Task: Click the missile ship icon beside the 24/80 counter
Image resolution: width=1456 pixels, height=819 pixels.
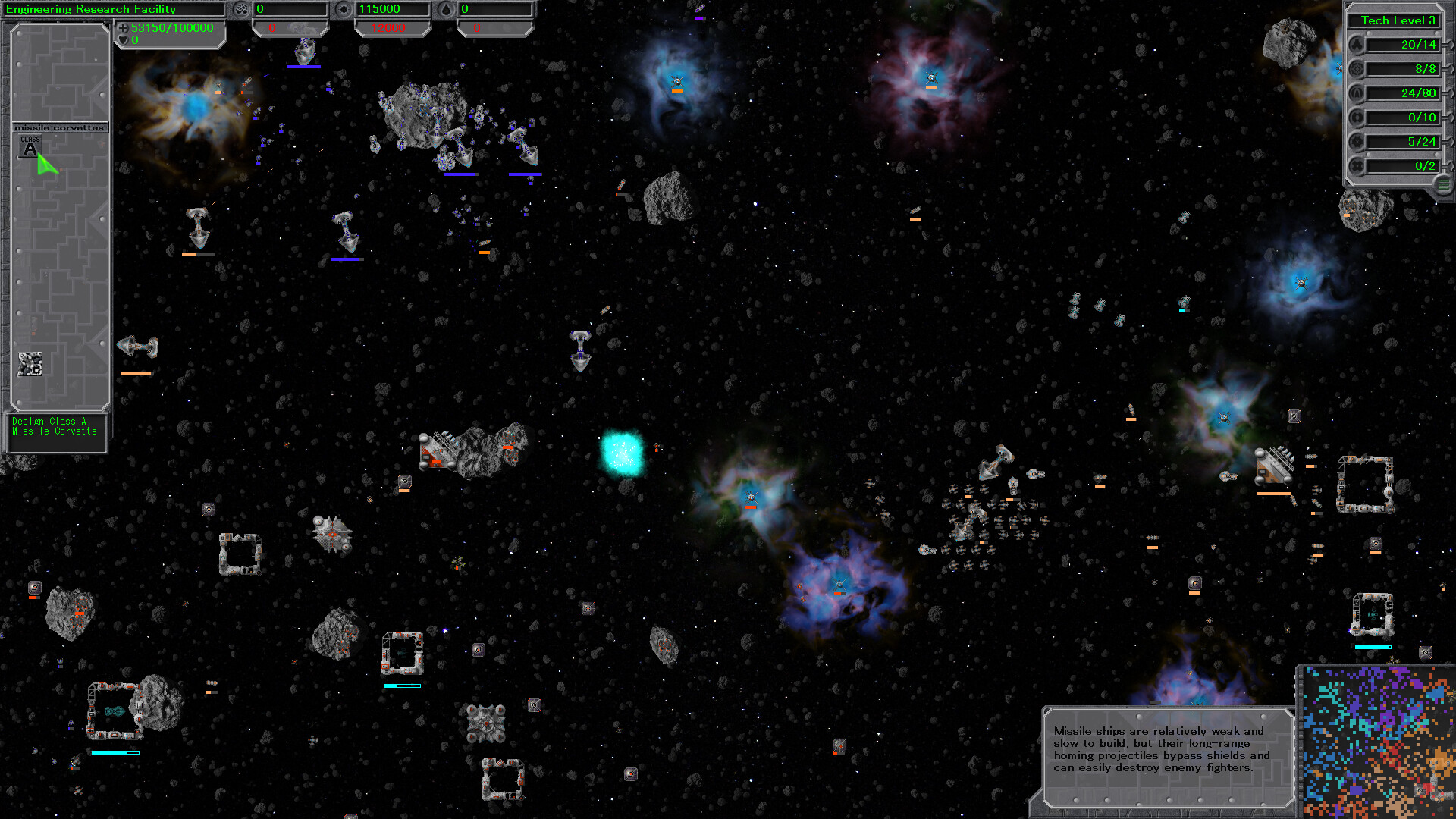Action: (1357, 93)
